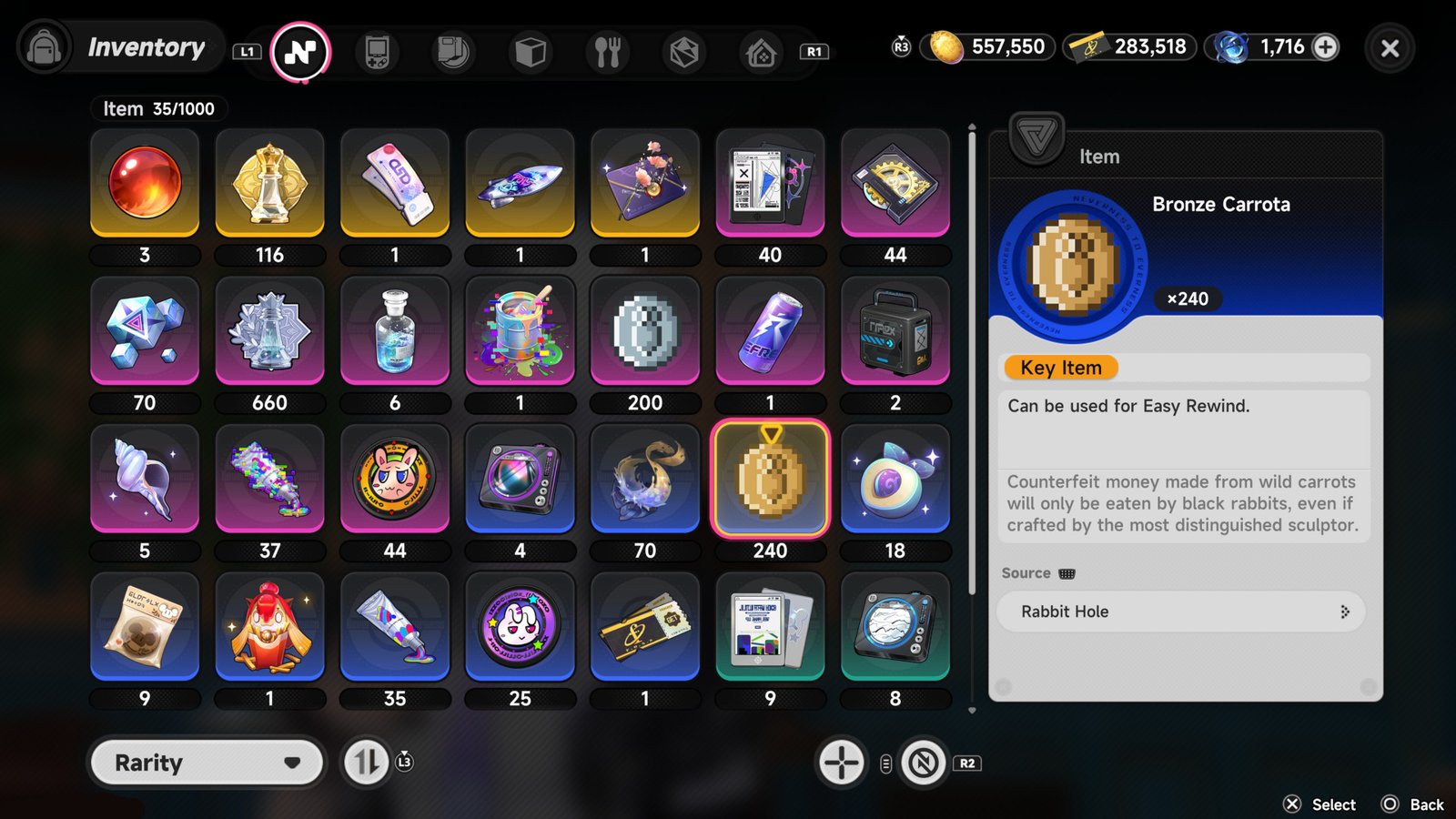Open the fork-and-spoon consumables category
The height and width of the screenshot is (819, 1456).
point(606,52)
